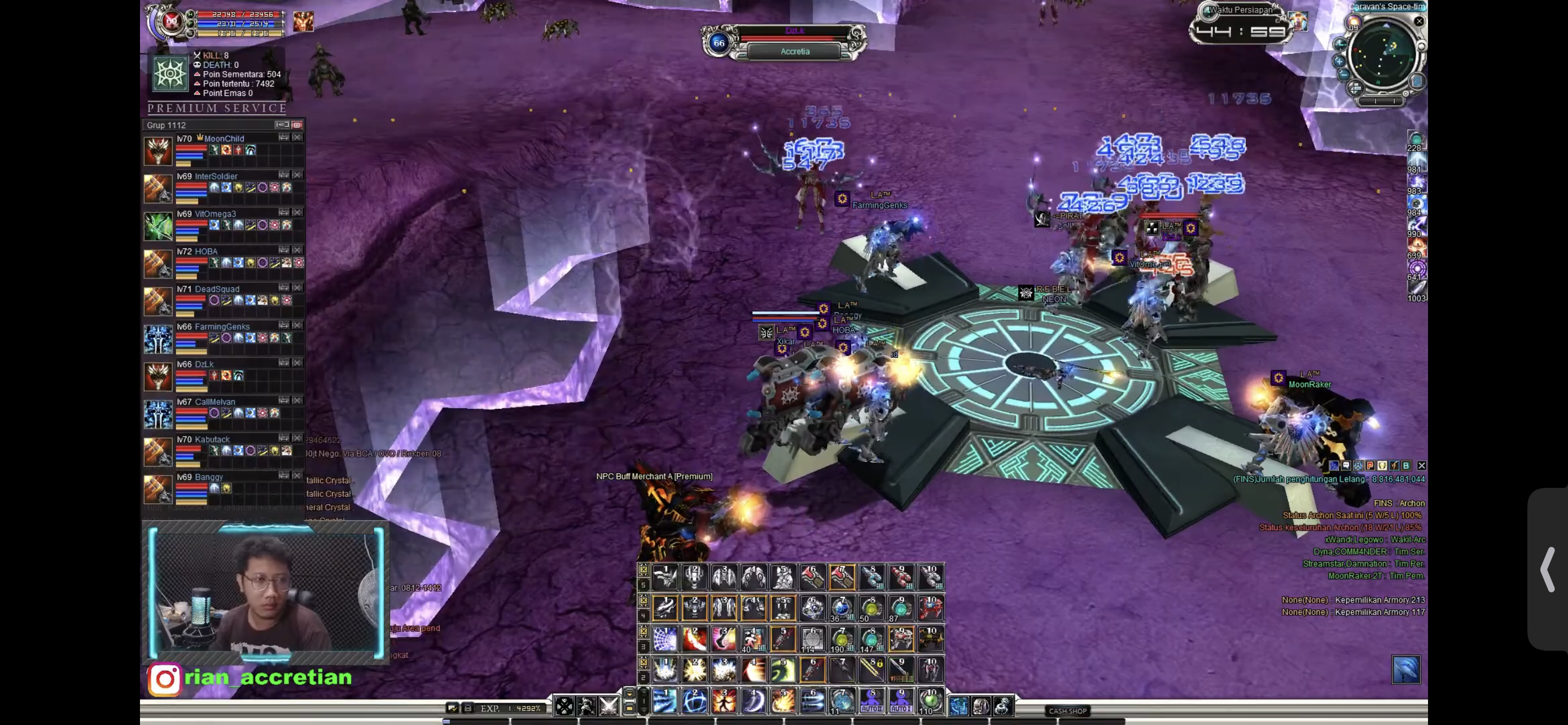Close the chat panel with its X button
This screenshot has width=1568, height=725.
pos(1421,466)
